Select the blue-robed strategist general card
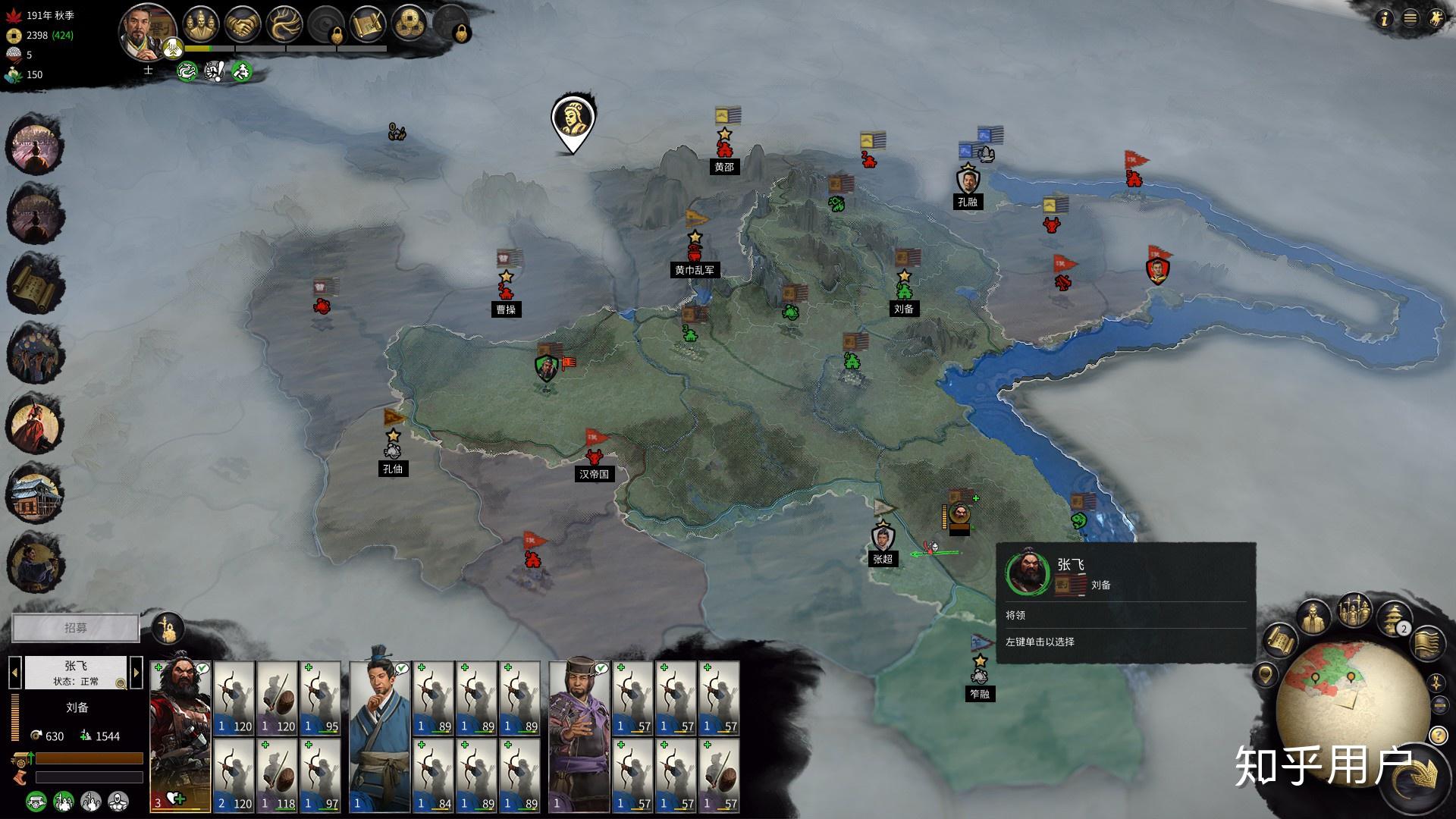The height and width of the screenshot is (819, 1456). (379, 736)
